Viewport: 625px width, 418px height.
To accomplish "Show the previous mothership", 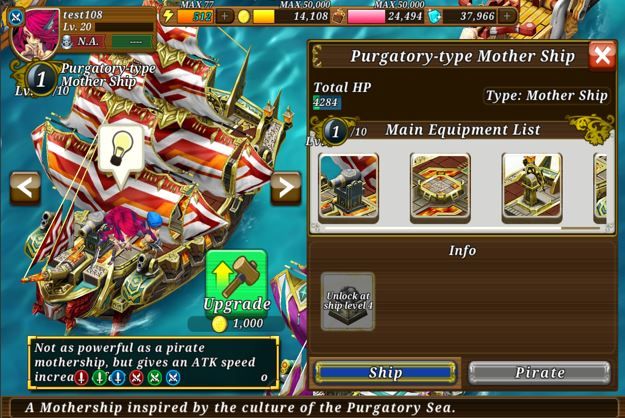I will [25, 187].
